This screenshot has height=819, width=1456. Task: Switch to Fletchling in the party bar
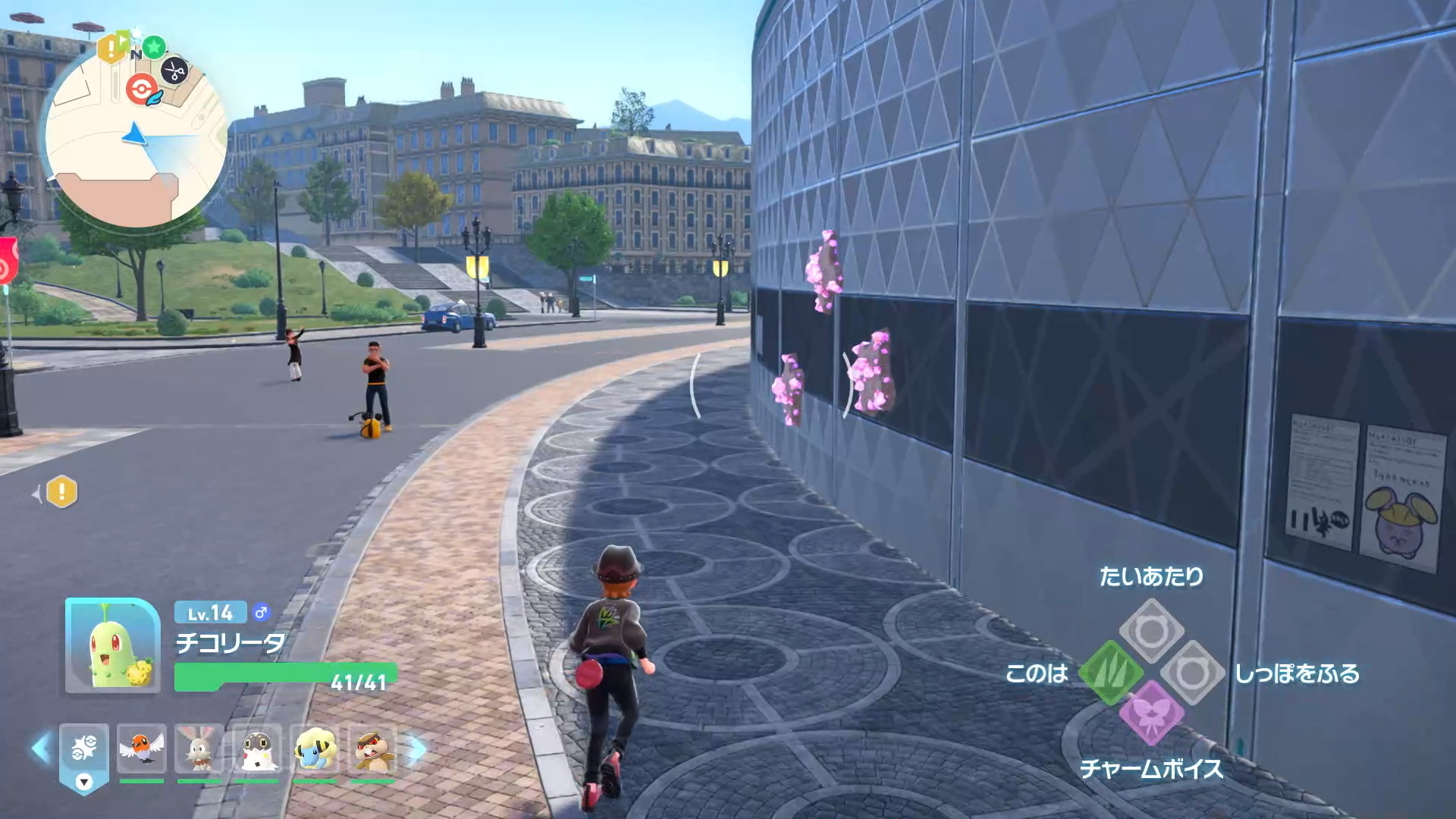pyautogui.click(x=142, y=749)
